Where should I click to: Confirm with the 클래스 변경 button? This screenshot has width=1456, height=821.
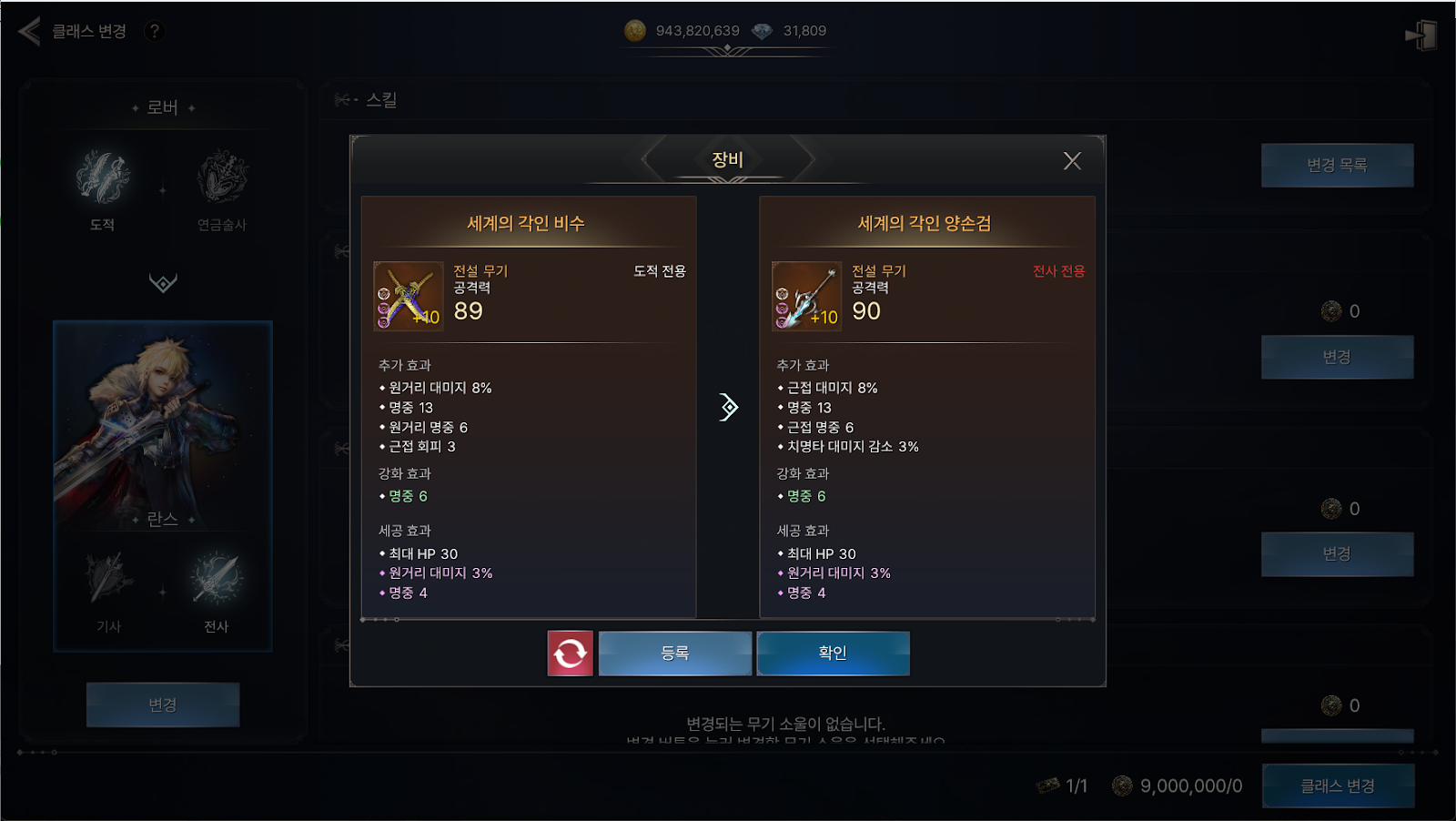click(1337, 786)
